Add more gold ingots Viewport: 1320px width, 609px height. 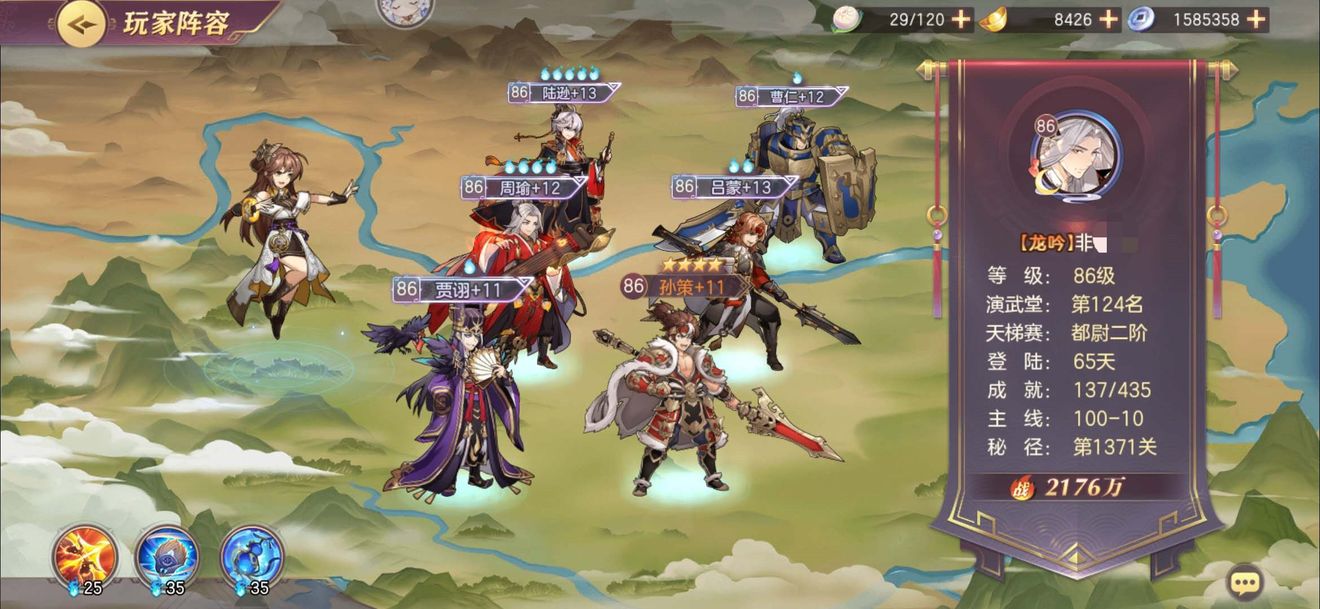tap(1108, 19)
